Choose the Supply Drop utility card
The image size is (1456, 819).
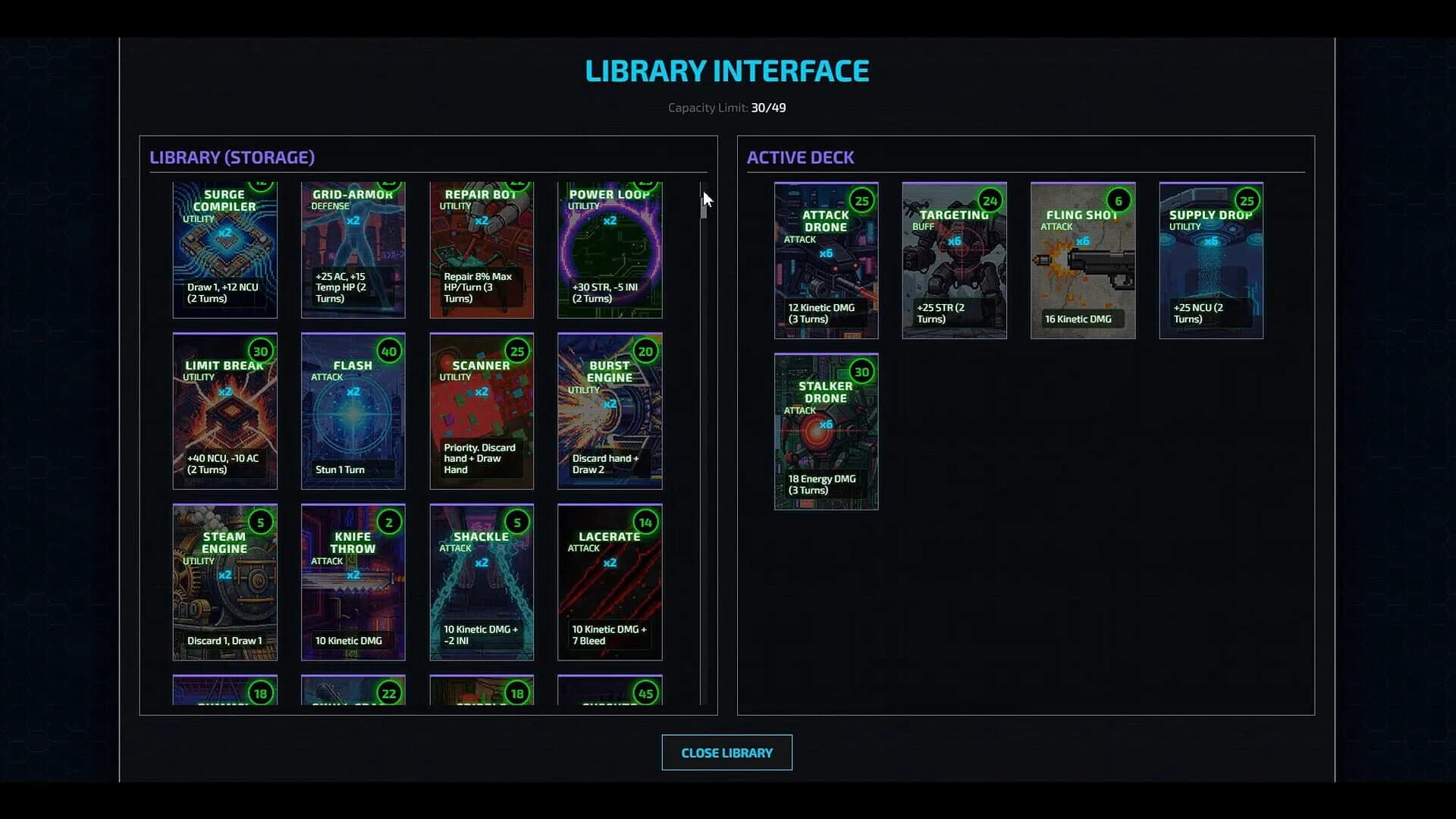(1210, 260)
